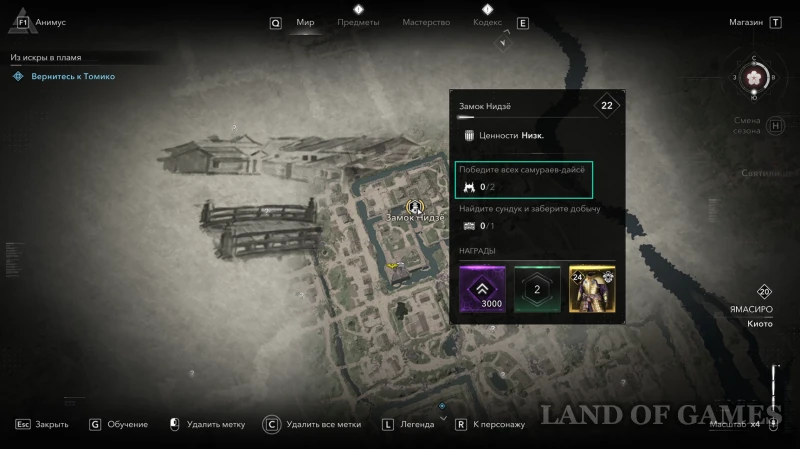The image size is (800, 449).
Task: Click the Замок Нидзё castle map marker
Action: [413, 205]
